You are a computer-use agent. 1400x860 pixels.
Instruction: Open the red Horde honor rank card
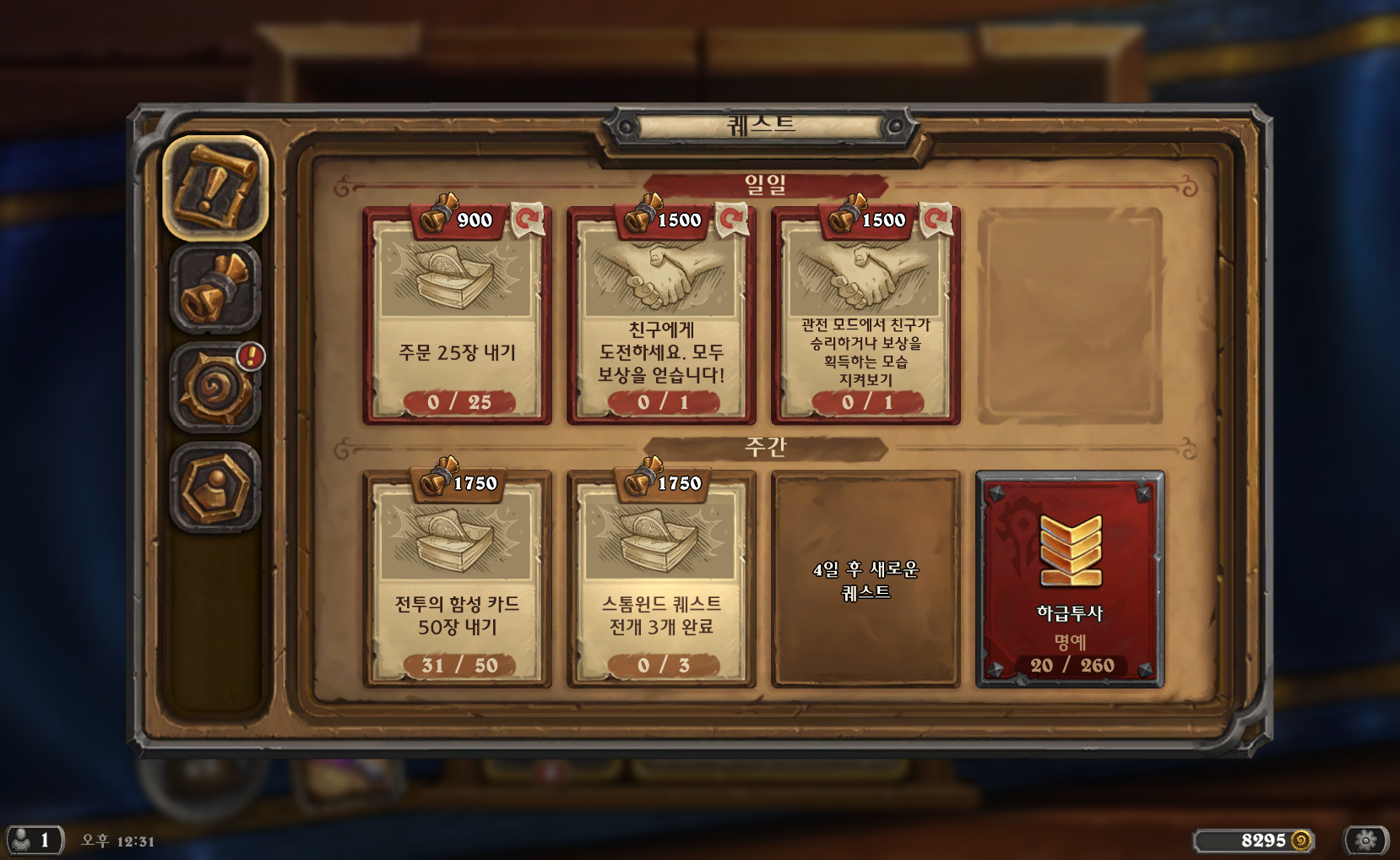pyautogui.click(x=1070, y=580)
